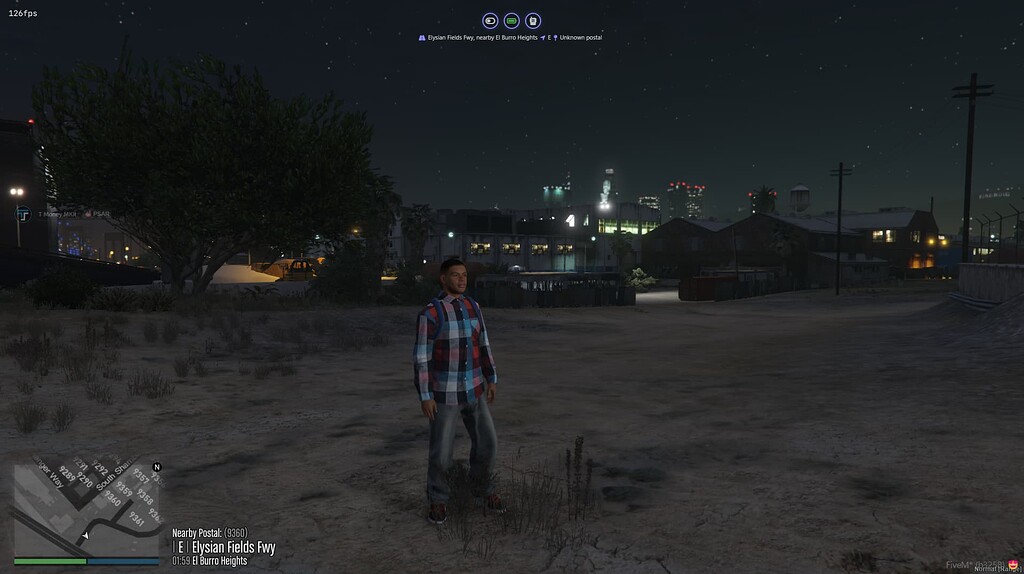1024x574 pixels.
Task: Open the walkie-talkie radio icon
Action: click(533, 20)
